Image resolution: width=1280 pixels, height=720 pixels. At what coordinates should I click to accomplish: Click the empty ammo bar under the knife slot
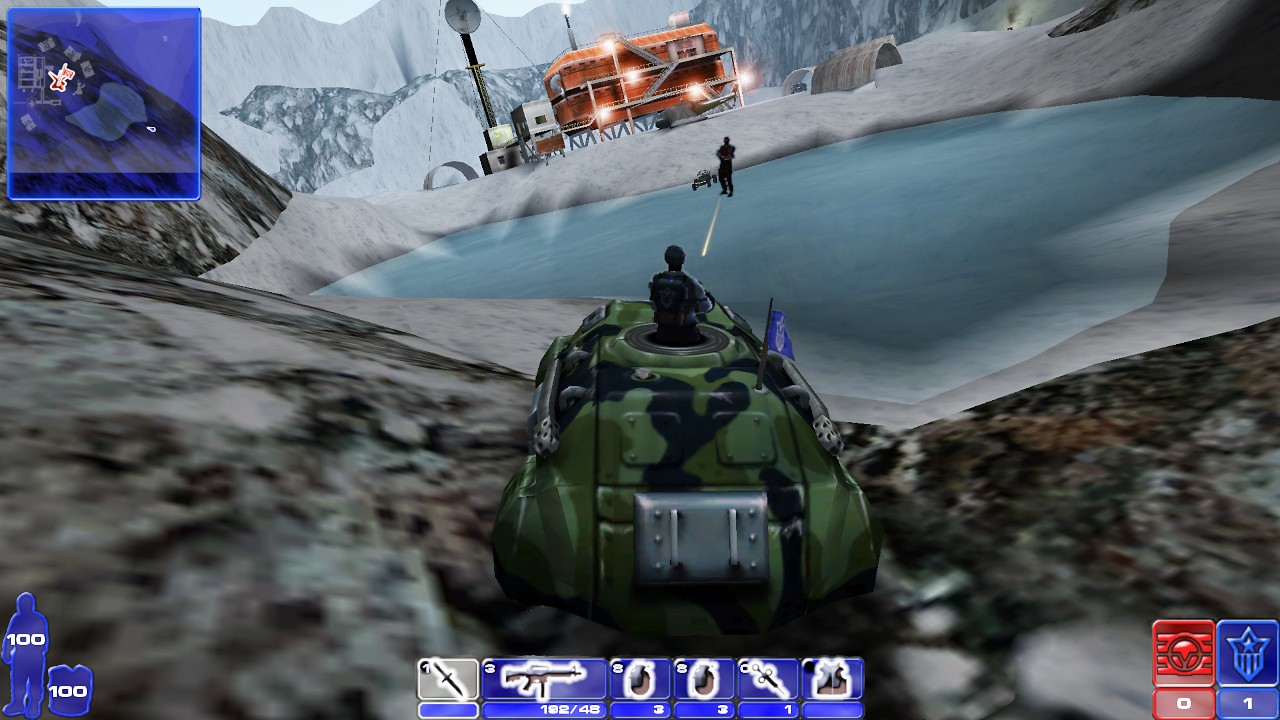coord(447,707)
